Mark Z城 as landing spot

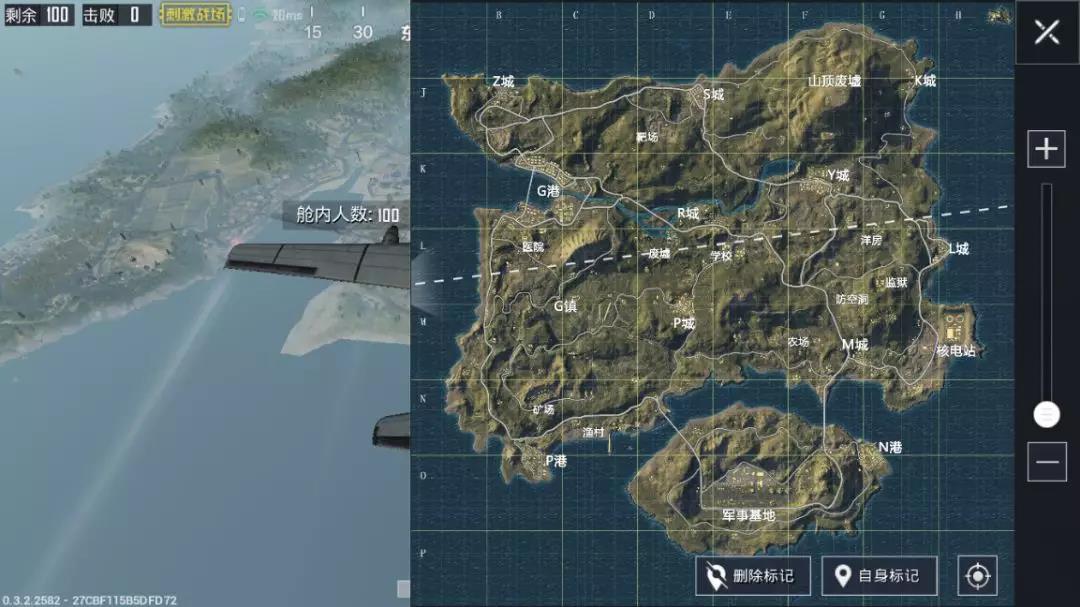[x=503, y=81]
